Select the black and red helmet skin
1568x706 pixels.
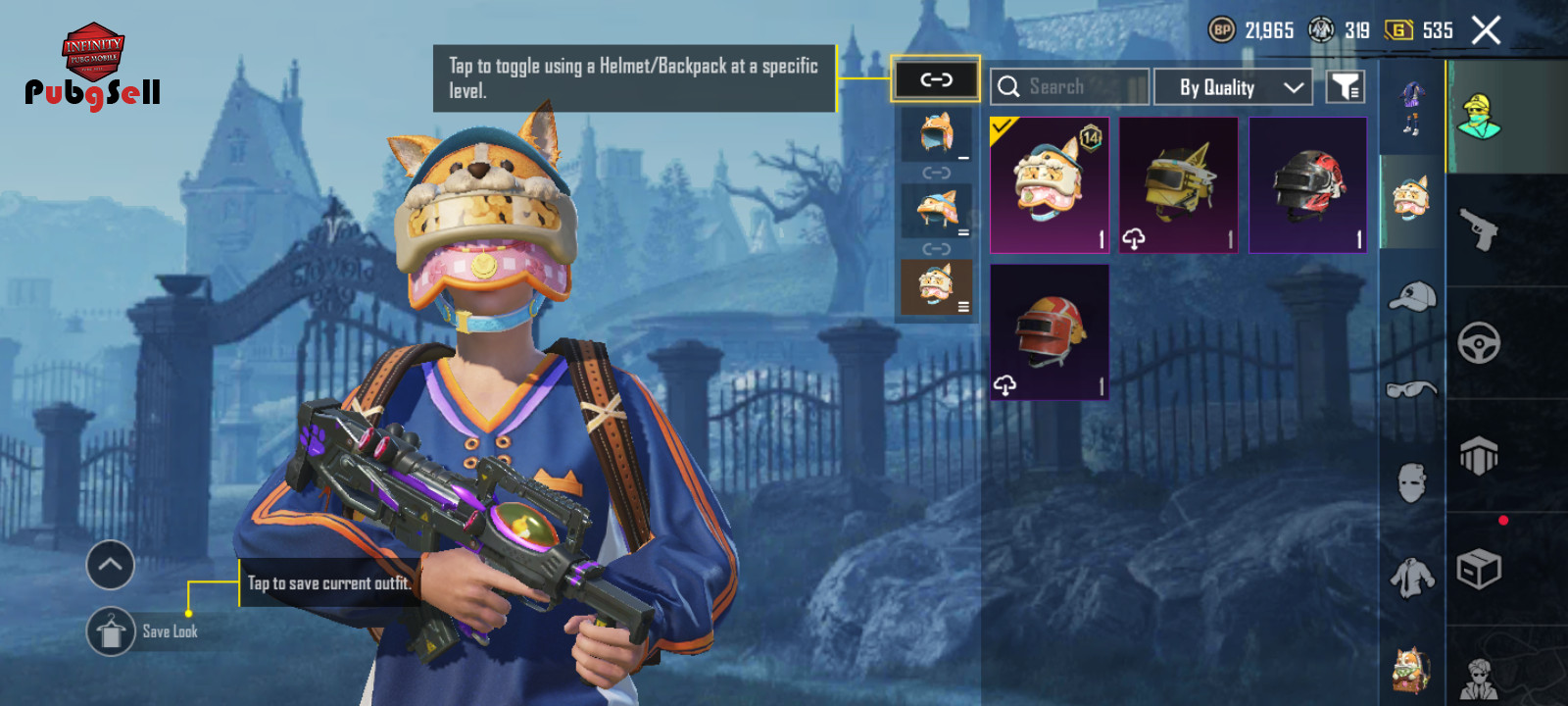(1308, 185)
